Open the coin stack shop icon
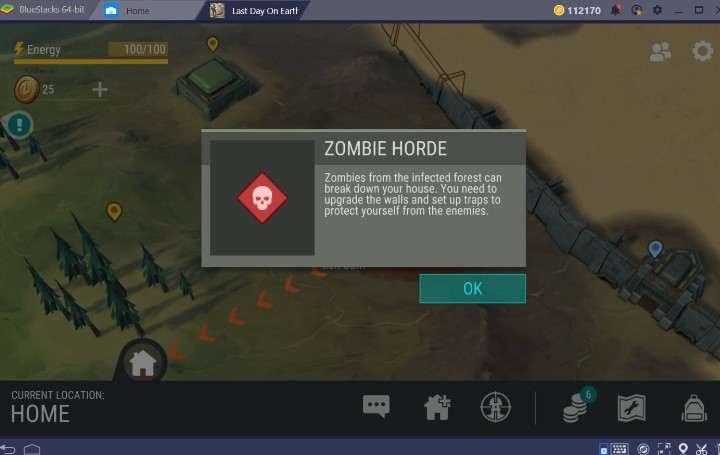The image size is (720, 455). tap(574, 406)
